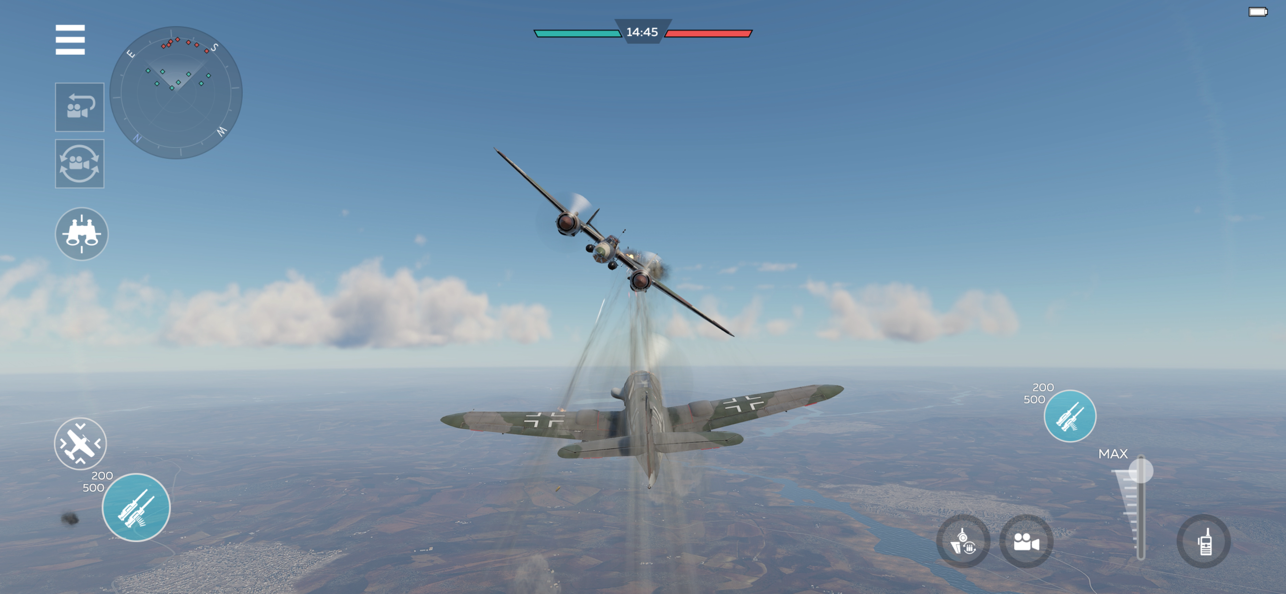Image resolution: width=1286 pixels, height=594 pixels.
Task: Tap the camera with return arrow button
Action: 80,107
